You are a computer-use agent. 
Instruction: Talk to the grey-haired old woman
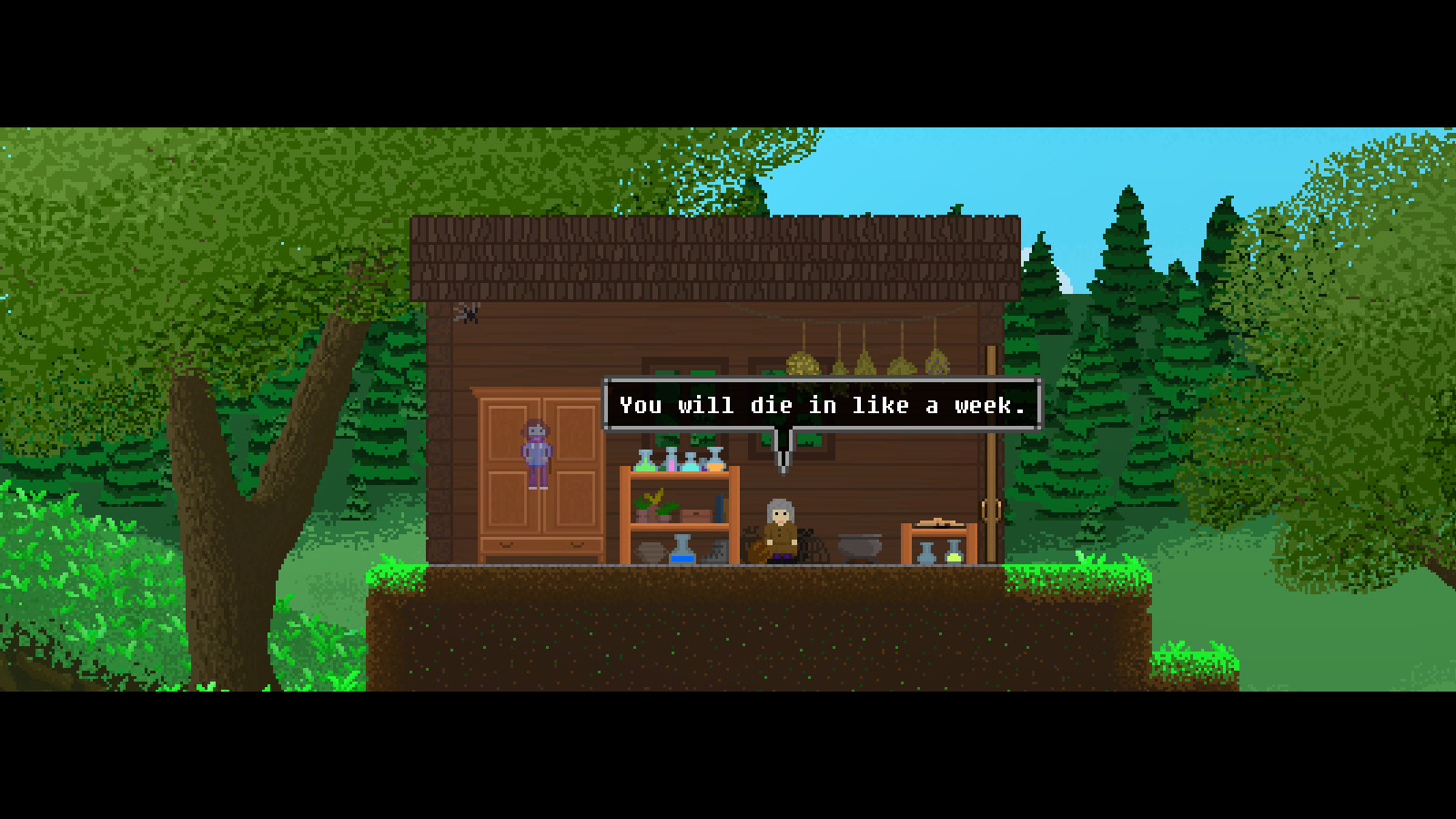[780, 525]
